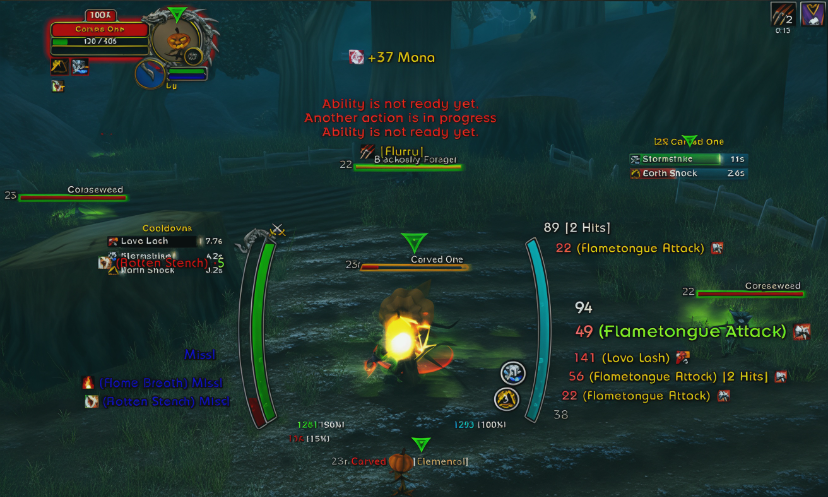Select the Carved One nameplate above the fight
This screenshot has height=497, width=828.
click(412, 267)
